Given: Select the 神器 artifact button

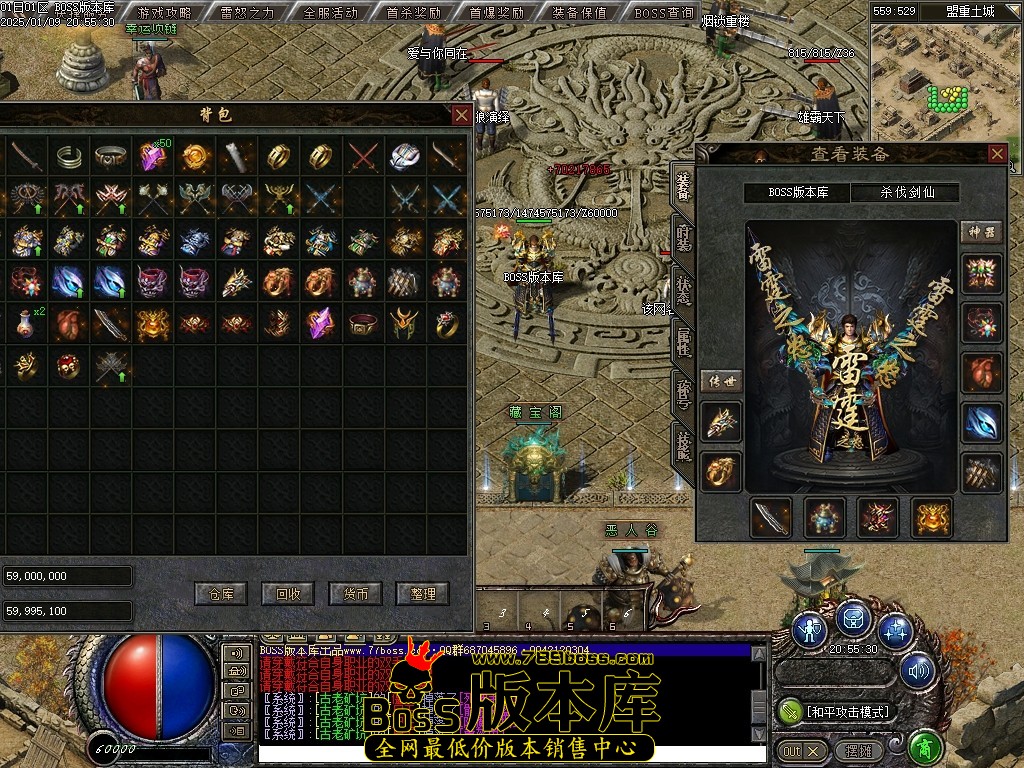Looking at the screenshot, I should (x=980, y=232).
